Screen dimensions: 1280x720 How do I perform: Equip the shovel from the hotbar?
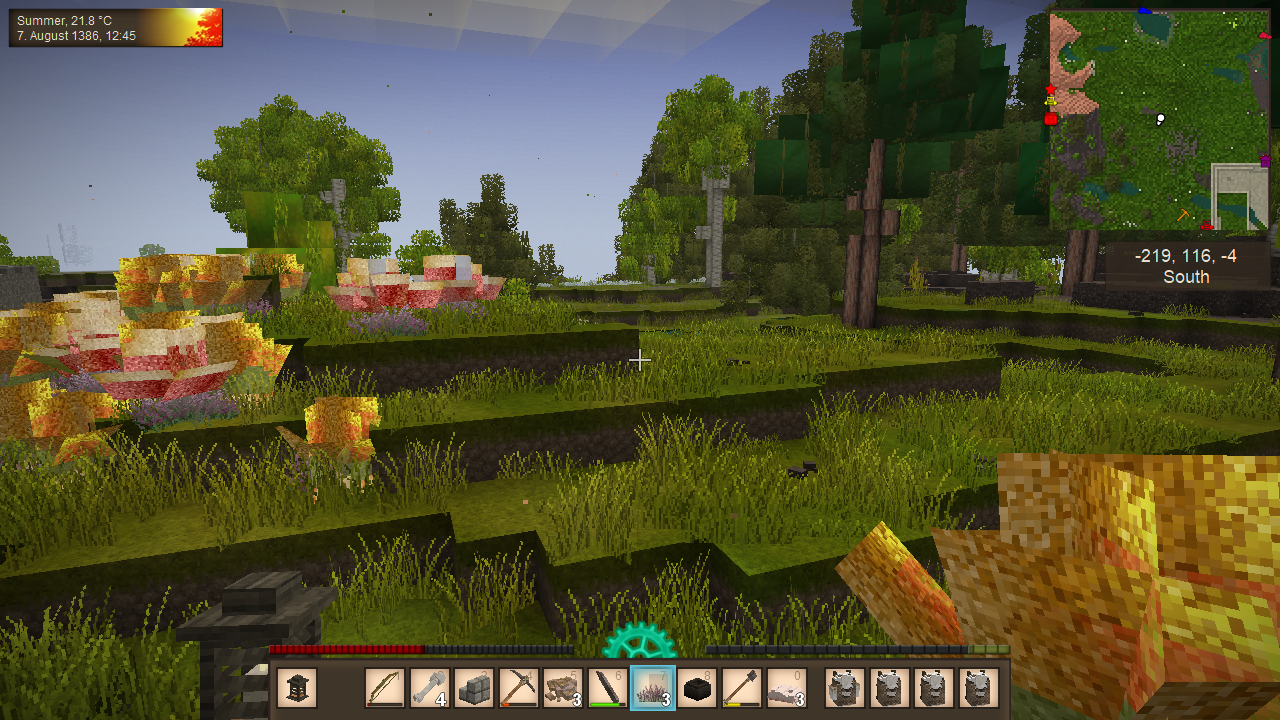pyautogui.click(x=742, y=688)
